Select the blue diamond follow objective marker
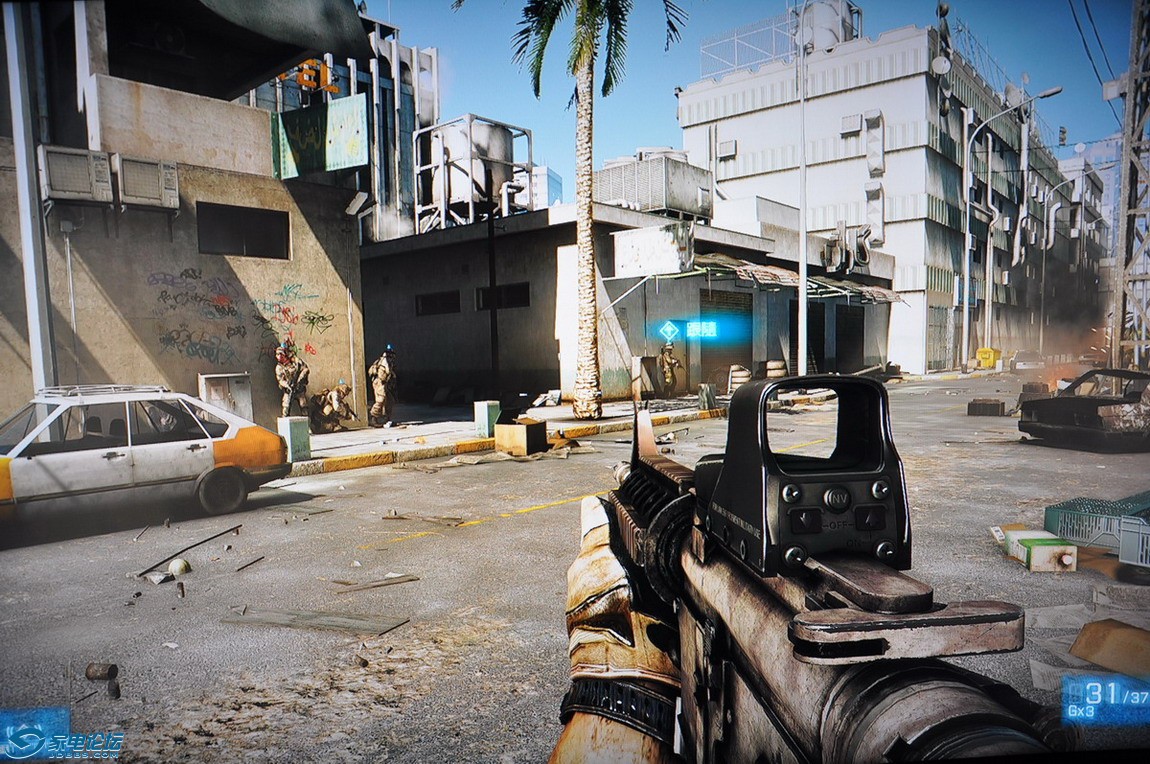 (x=669, y=330)
